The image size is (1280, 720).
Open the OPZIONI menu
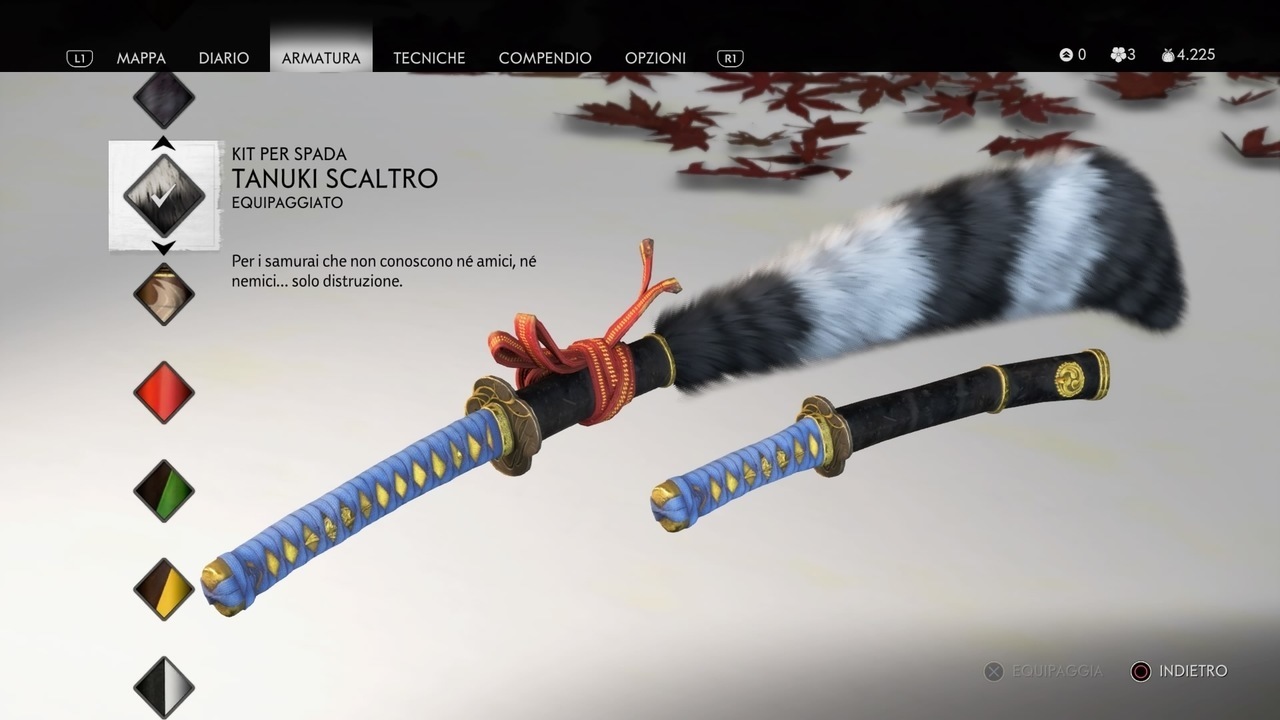click(655, 58)
